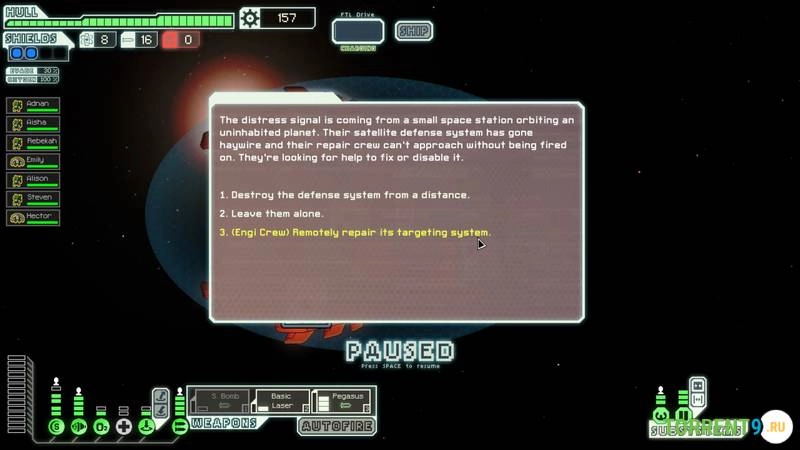Click the FTL Drive jump button
This screenshot has width=800, height=450.
pyautogui.click(x=358, y=31)
